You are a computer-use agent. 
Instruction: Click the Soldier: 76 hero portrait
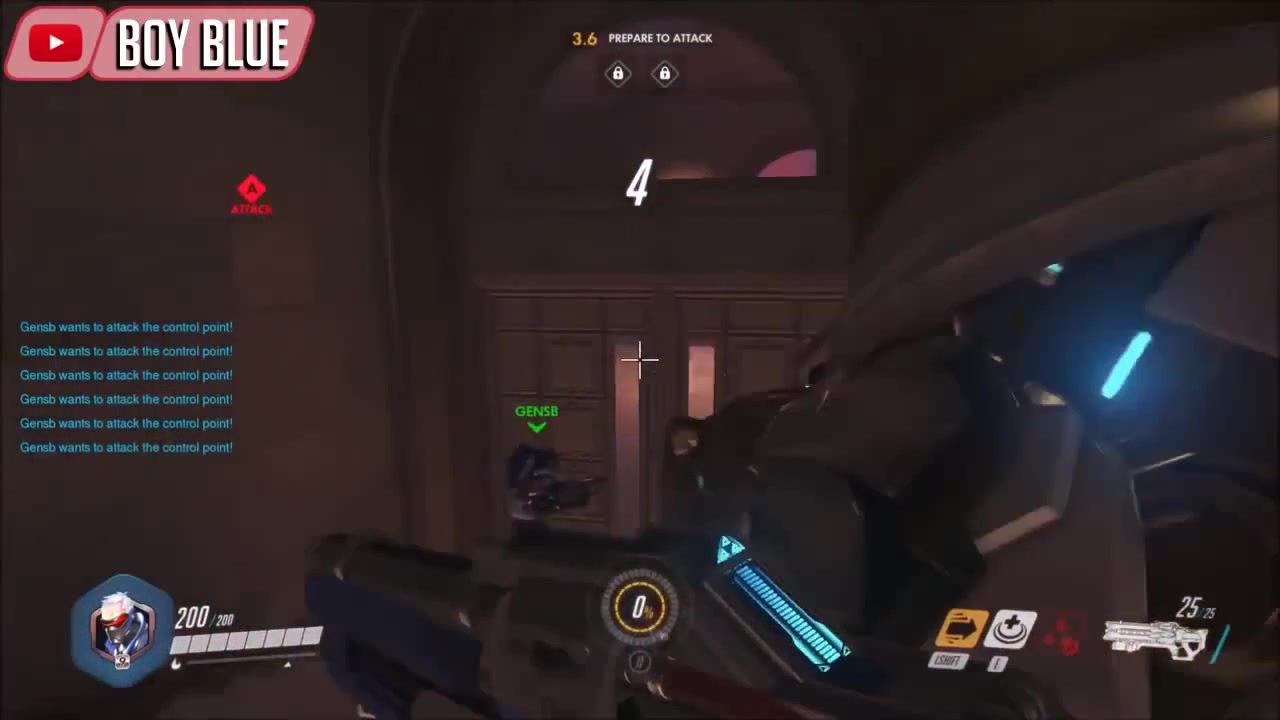tap(121, 628)
